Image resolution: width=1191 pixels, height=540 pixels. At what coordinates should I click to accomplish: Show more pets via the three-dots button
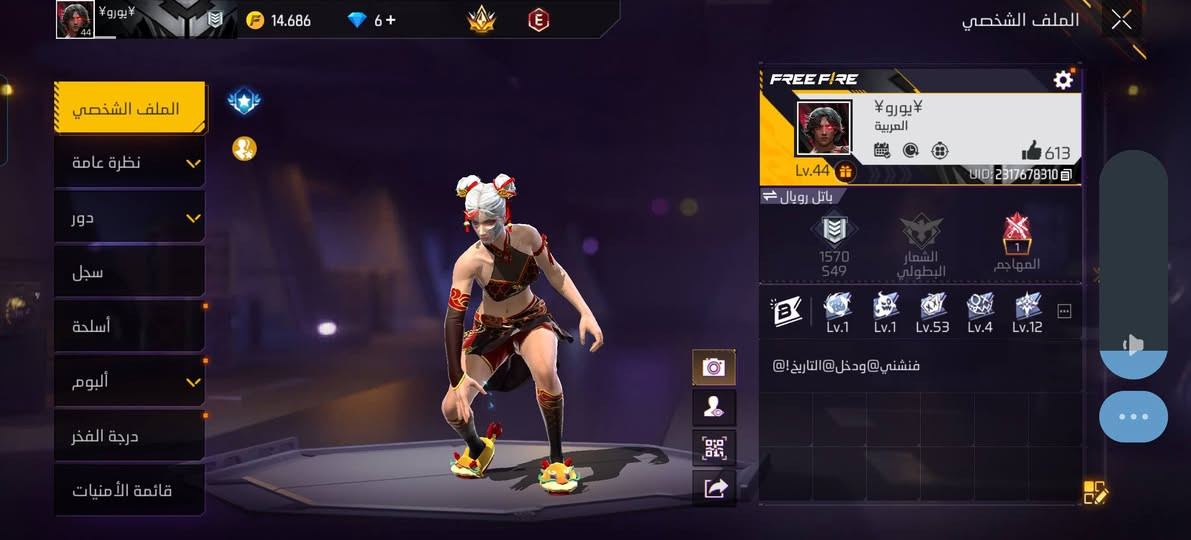1064,312
